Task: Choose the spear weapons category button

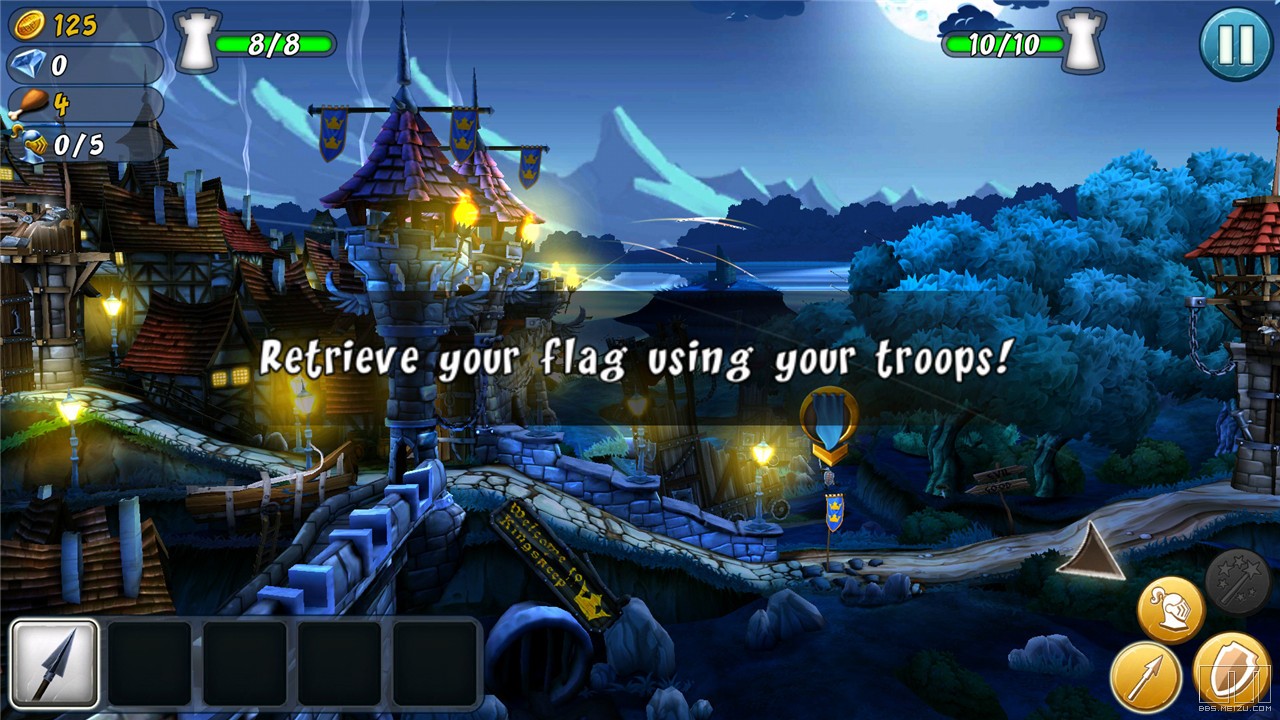Action: click(1143, 676)
